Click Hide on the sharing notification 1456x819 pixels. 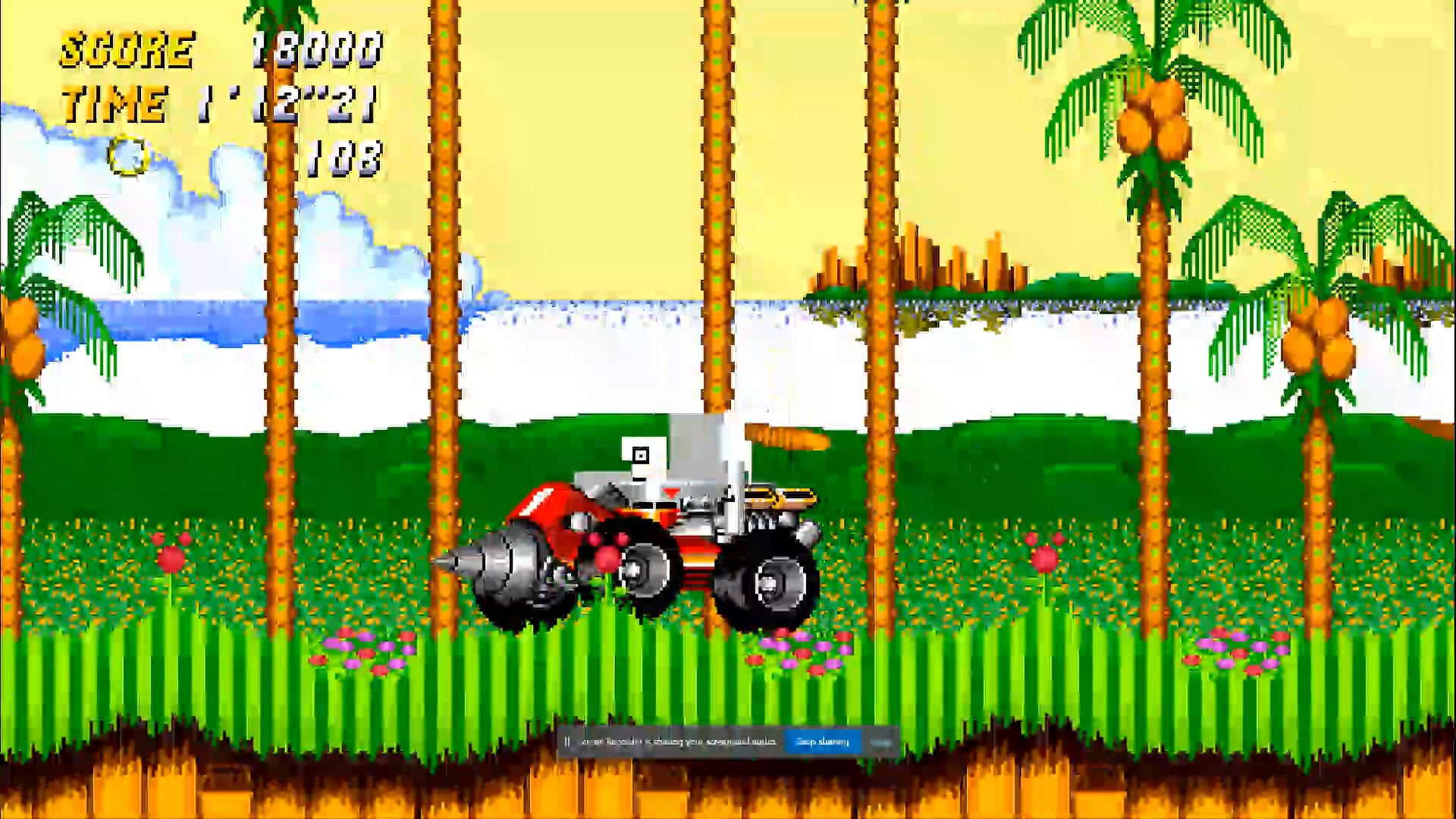pos(883,741)
